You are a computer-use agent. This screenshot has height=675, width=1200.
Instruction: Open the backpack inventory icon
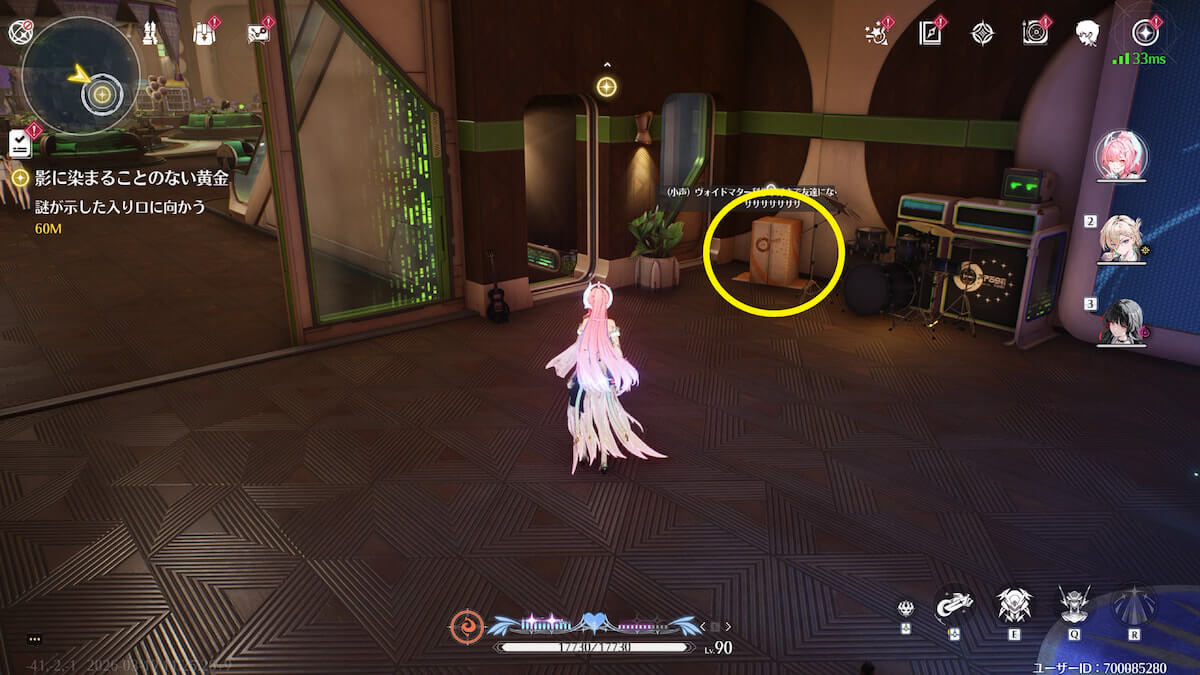[204, 33]
